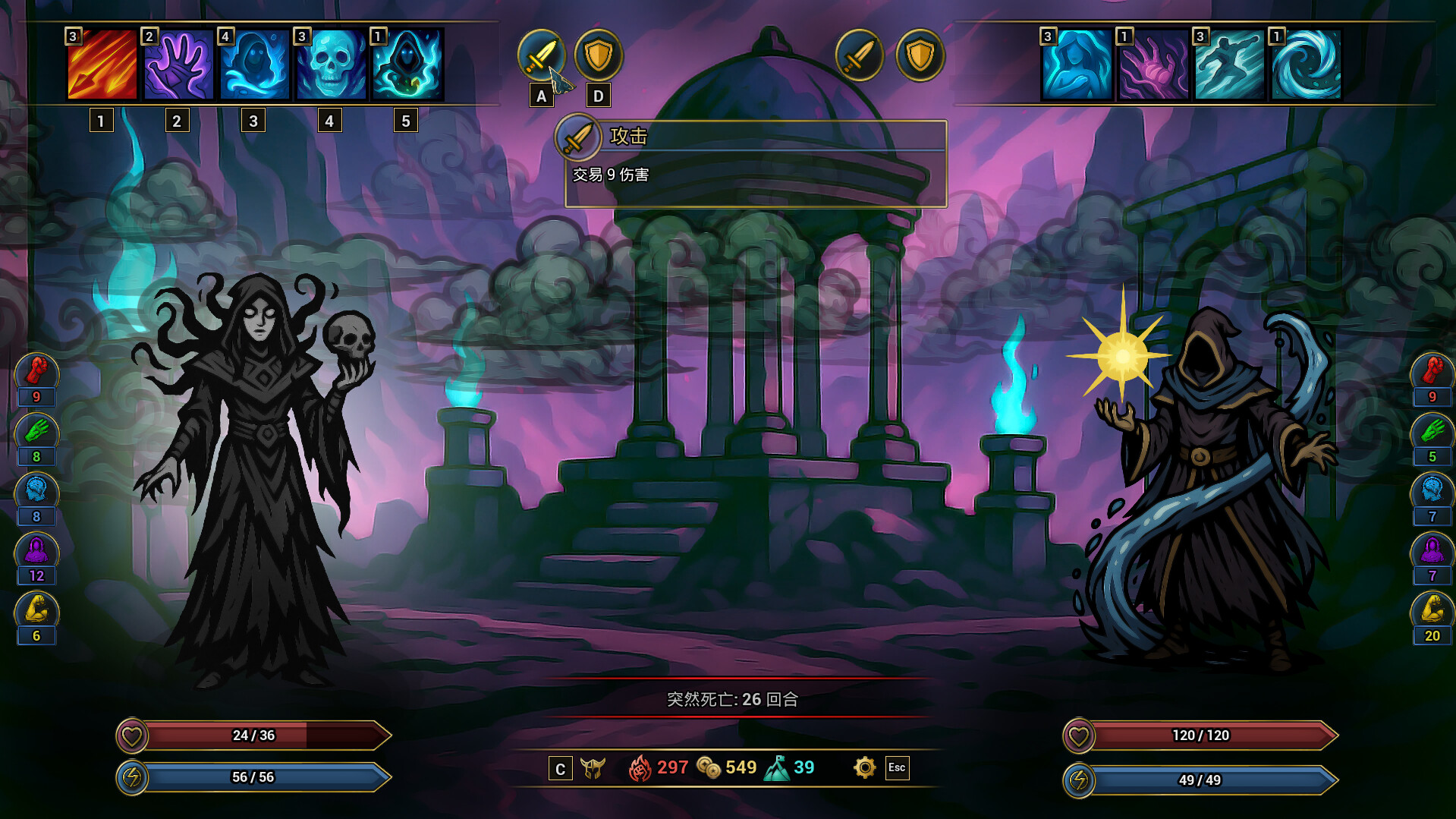This screenshot has height=819, width=1456.
Task: View the enemy's teal running figure skill
Action: point(1229,65)
